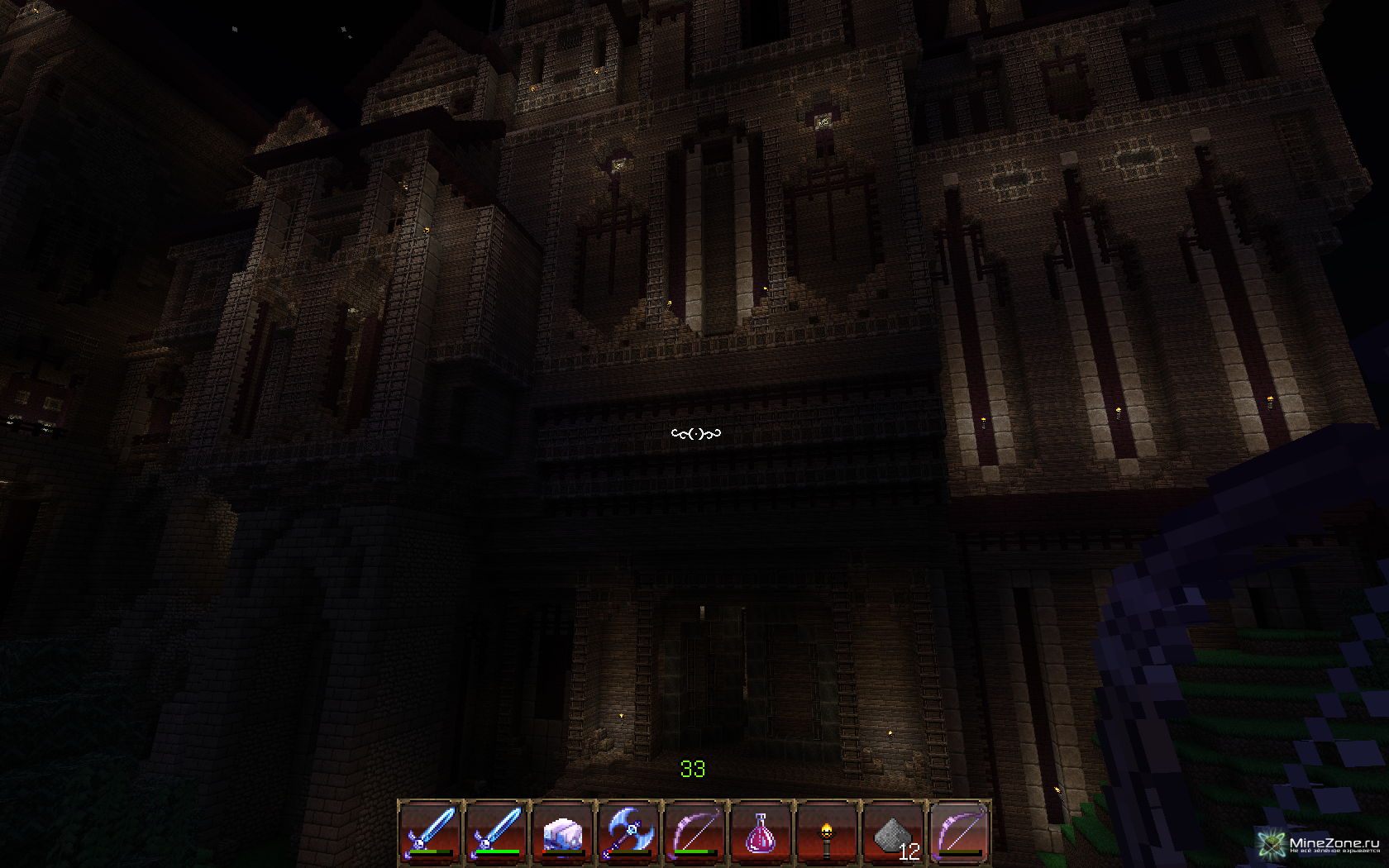Select the torch in the hotbar

coord(827,831)
